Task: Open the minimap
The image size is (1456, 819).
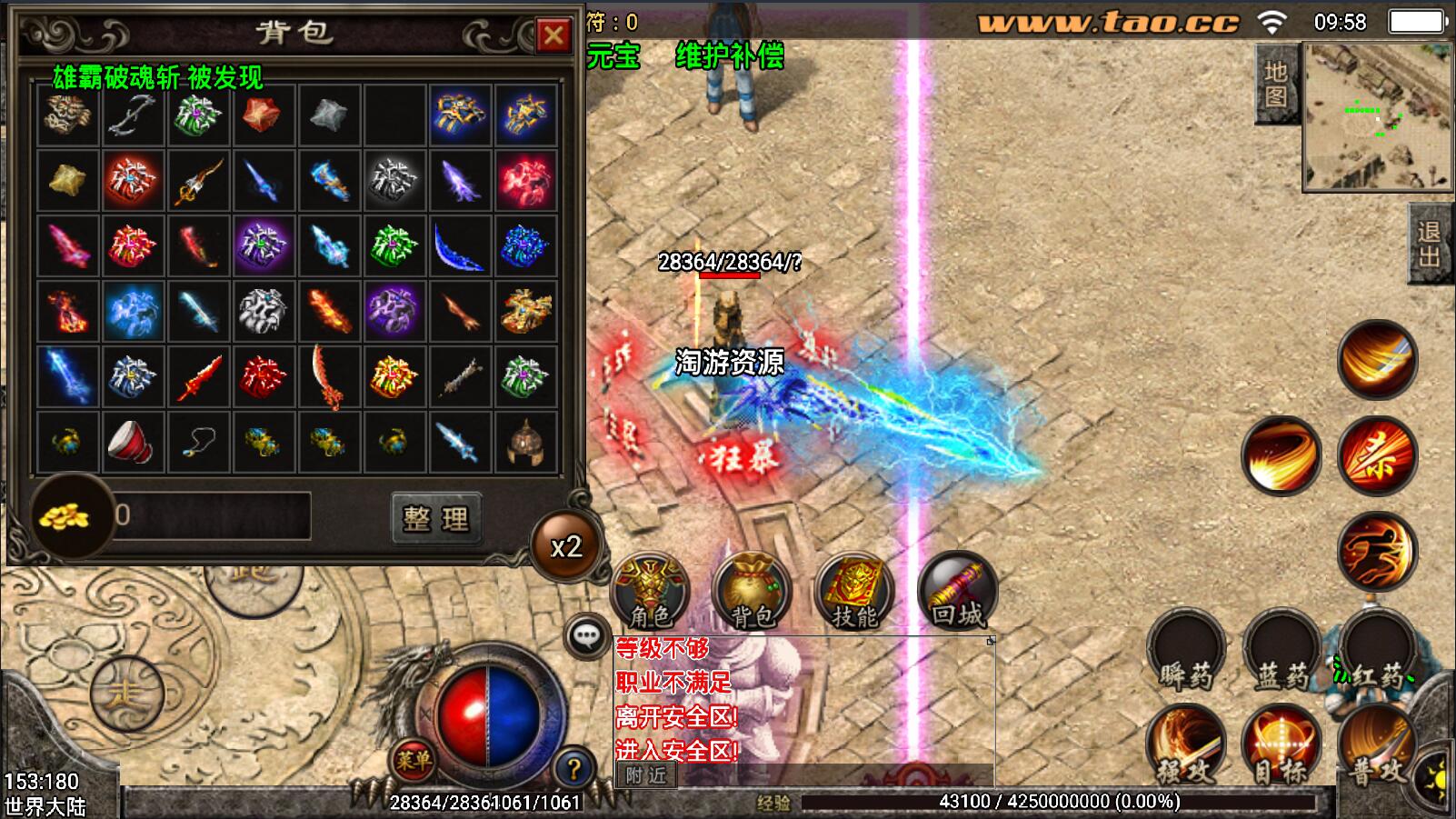Action: pyautogui.click(x=1377, y=116)
